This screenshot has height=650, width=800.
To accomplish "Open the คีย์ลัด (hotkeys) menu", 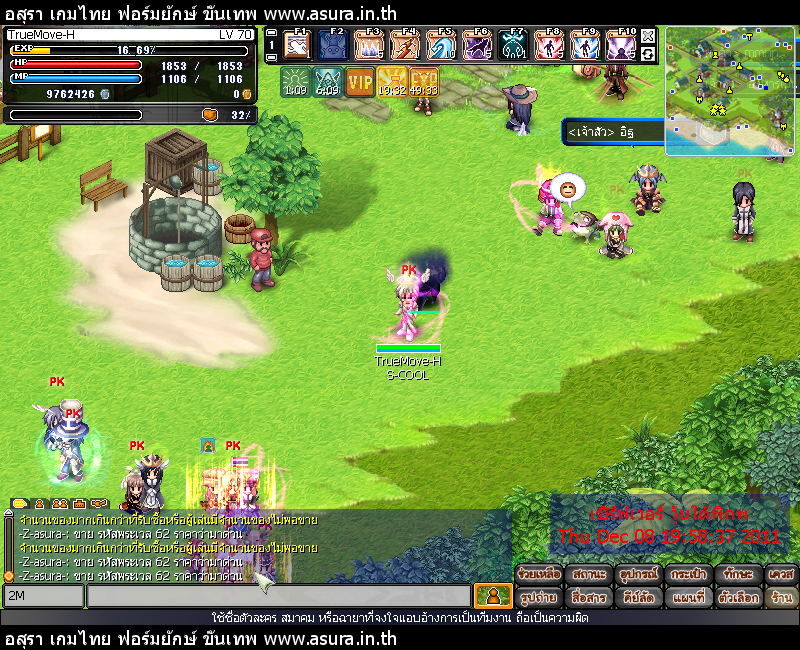I will pyautogui.click(x=638, y=597).
